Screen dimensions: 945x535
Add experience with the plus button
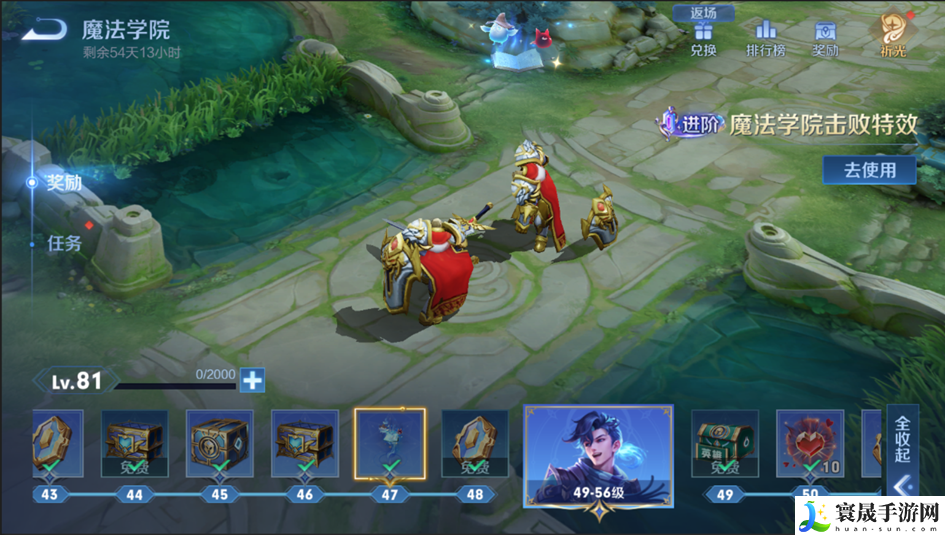pos(253,380)
